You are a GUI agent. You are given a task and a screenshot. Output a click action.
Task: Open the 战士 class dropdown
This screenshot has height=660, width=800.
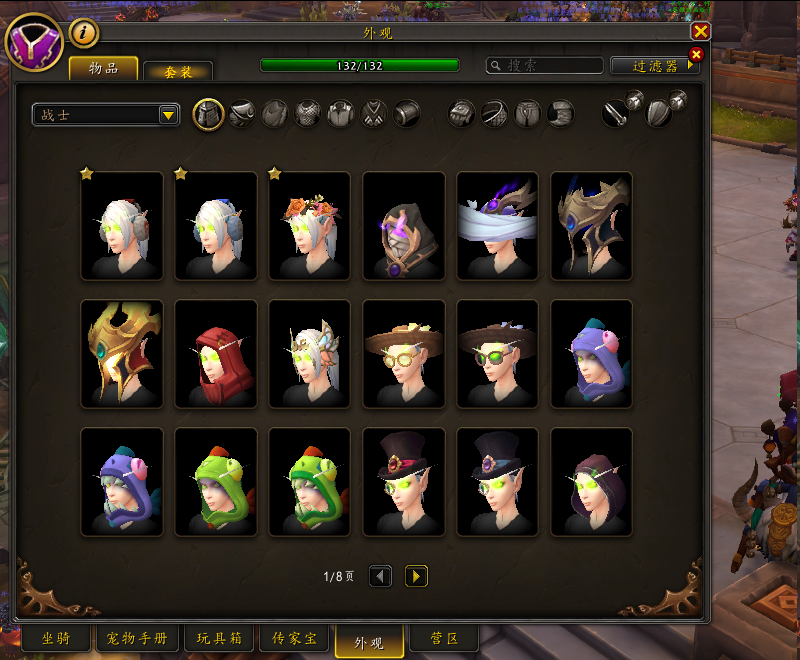pos(106,115)
